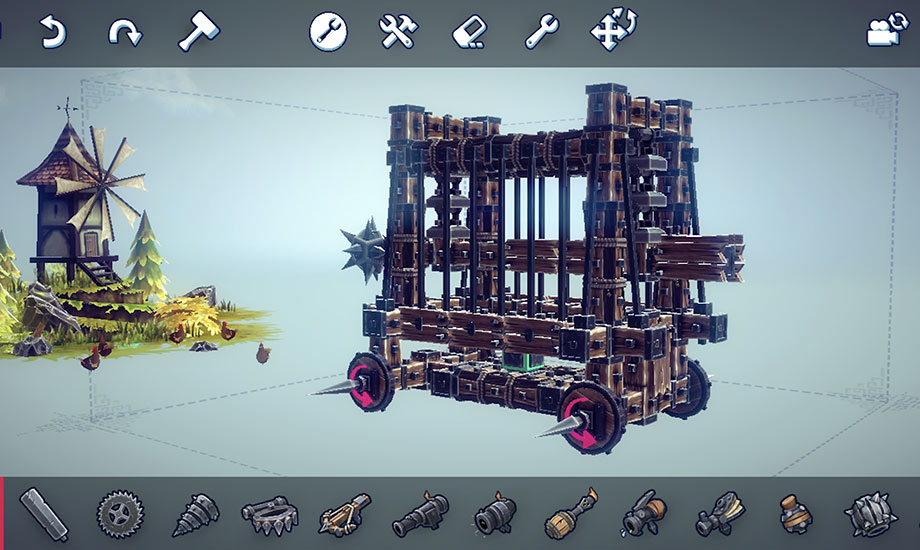The image size is (920, 550).
Task: Choose the eraser delete tool
Action: [x=469, y=32]
